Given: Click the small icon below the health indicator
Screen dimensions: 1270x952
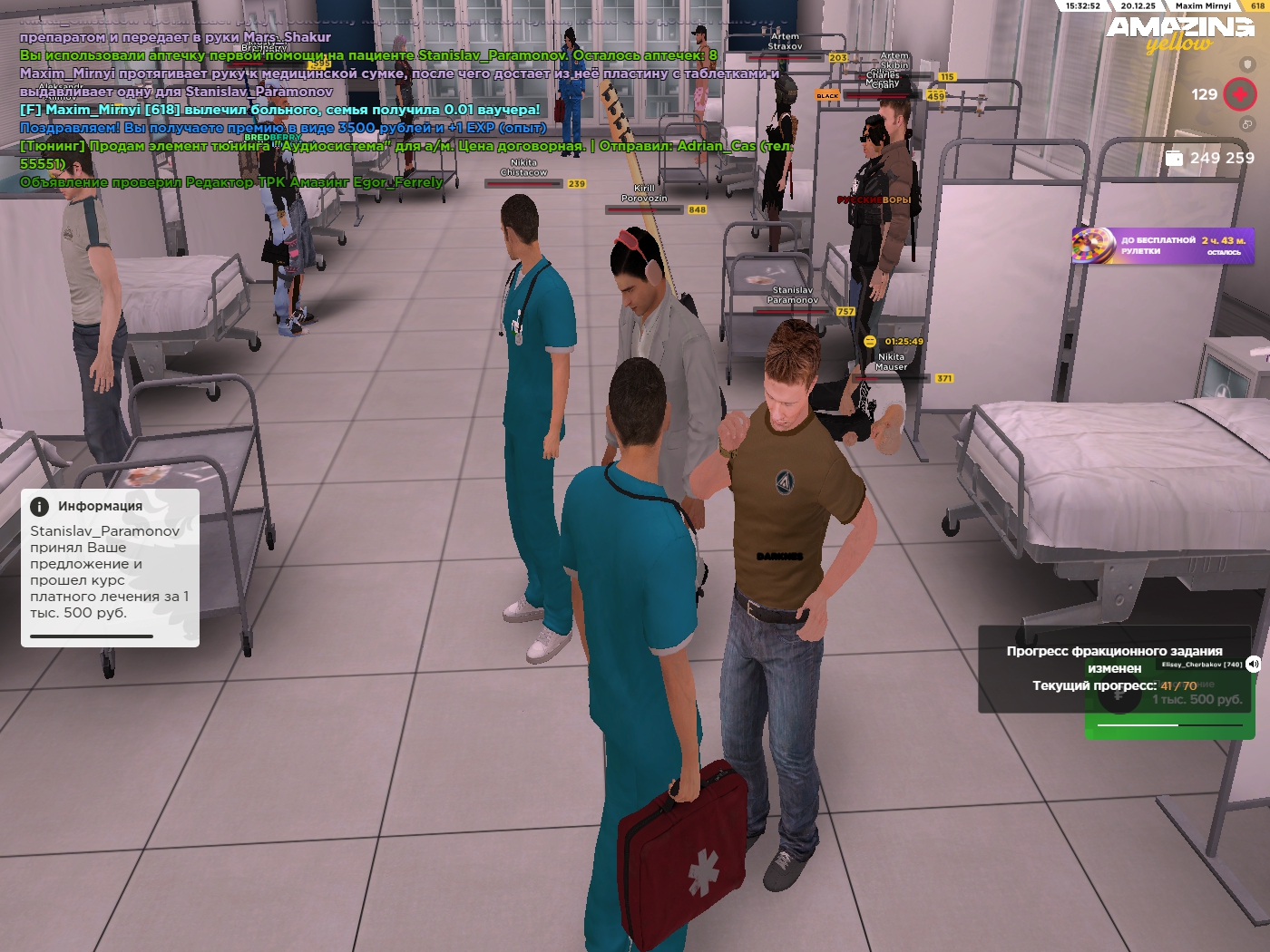Looking at the screenshot, I should 1247,124.
